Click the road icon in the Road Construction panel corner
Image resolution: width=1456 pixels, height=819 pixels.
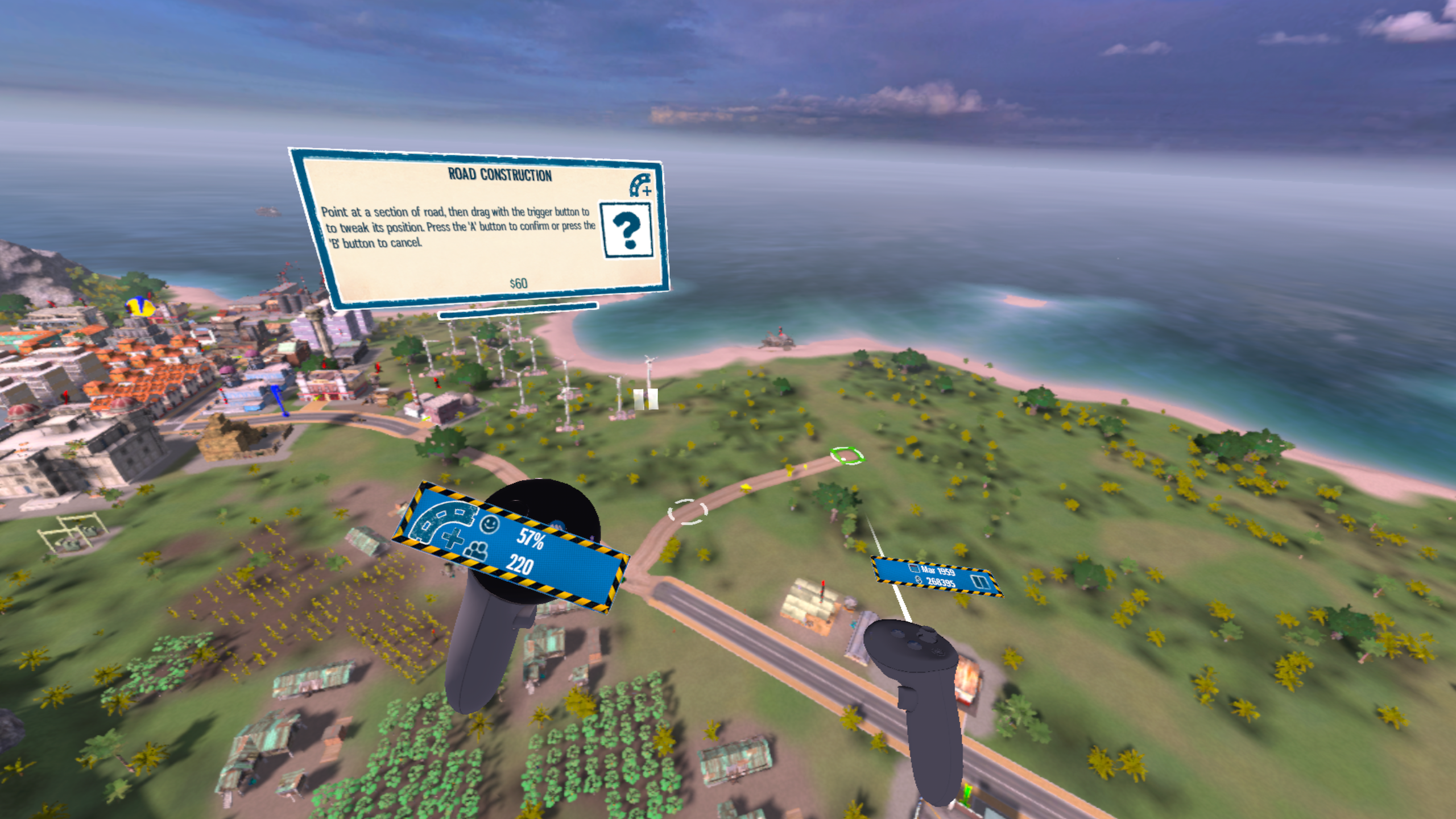click(640, 185)
